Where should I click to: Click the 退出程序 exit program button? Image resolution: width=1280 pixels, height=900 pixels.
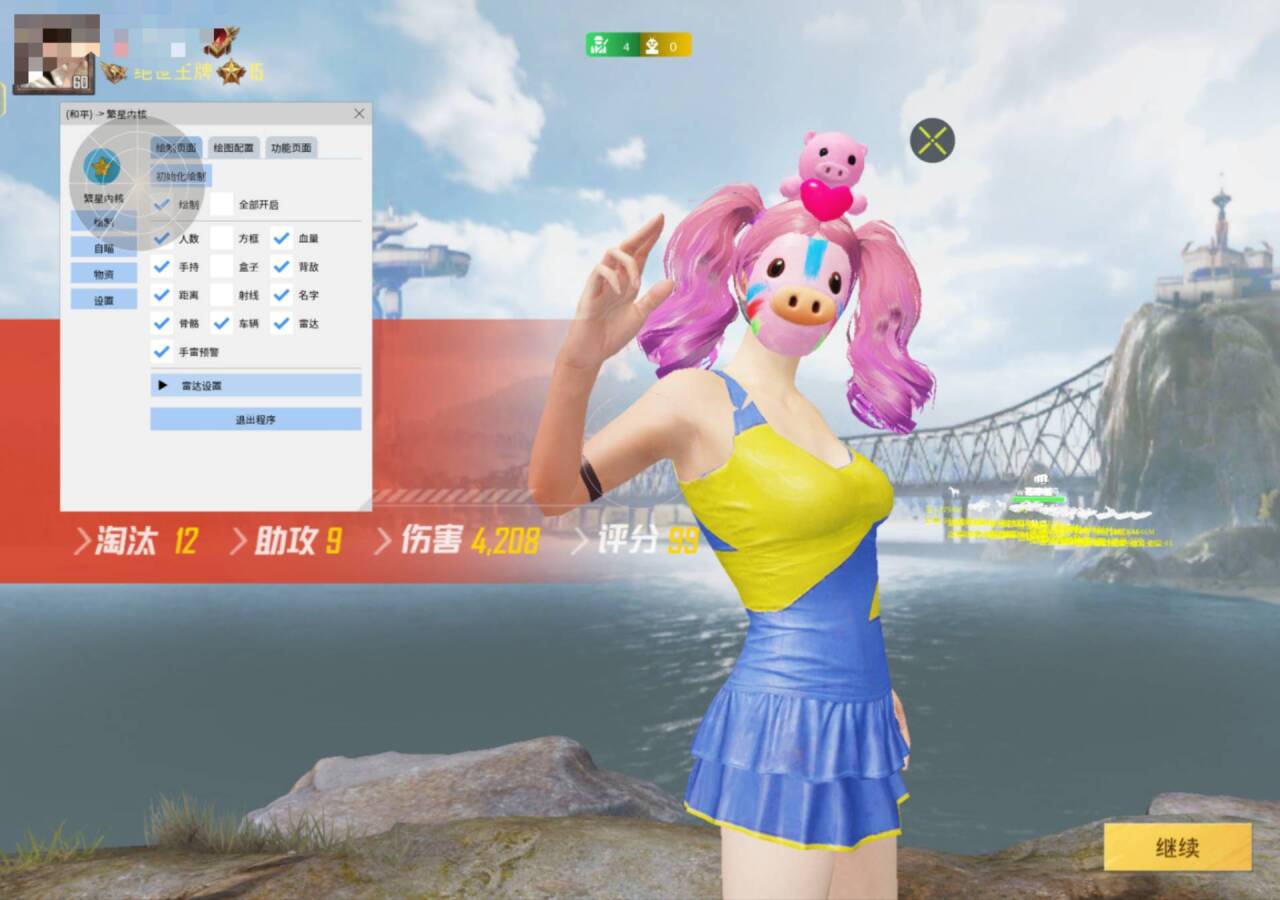point(255,419)
